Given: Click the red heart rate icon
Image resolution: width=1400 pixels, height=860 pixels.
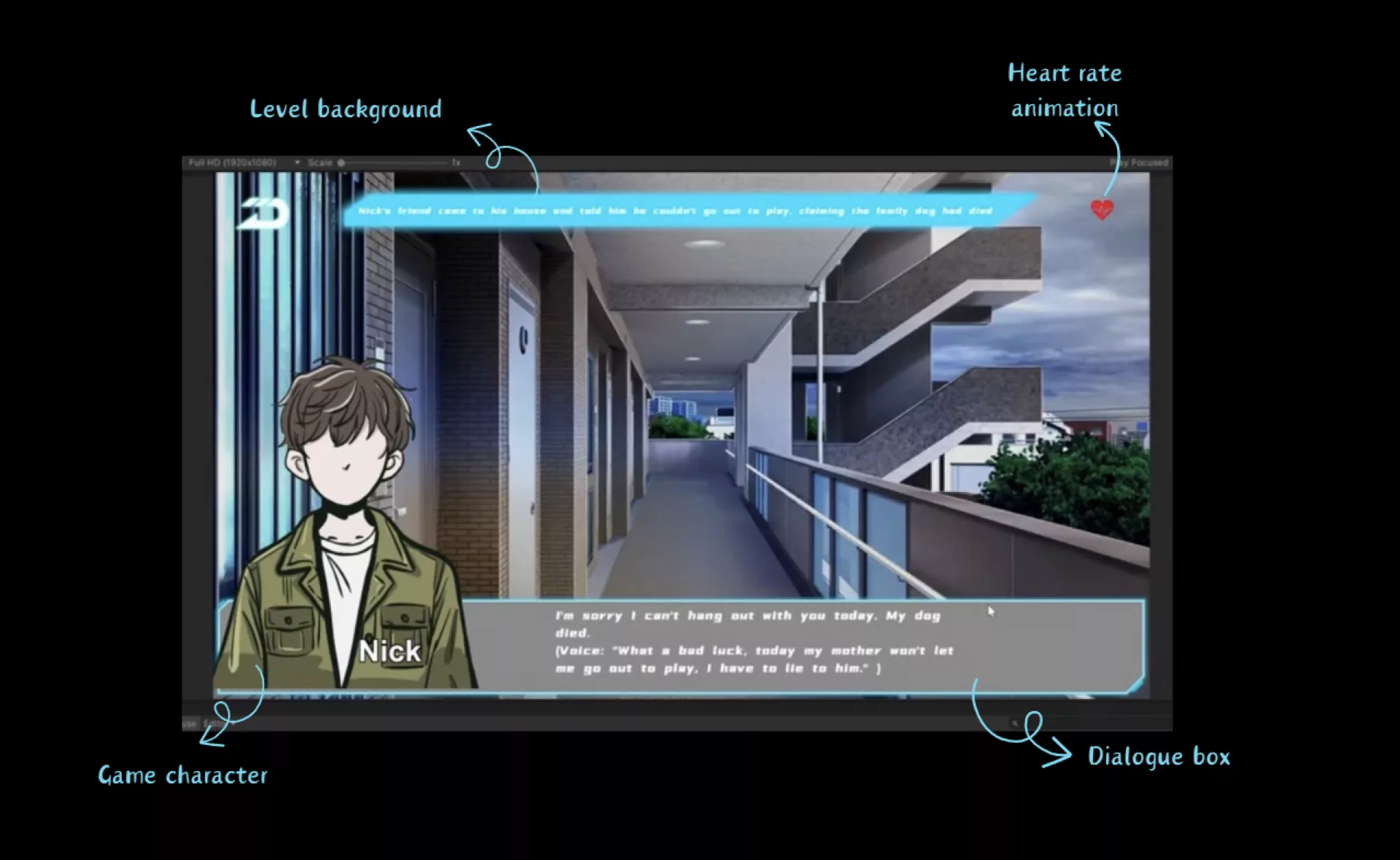Looking at the screenshot, I should 1102,210.
